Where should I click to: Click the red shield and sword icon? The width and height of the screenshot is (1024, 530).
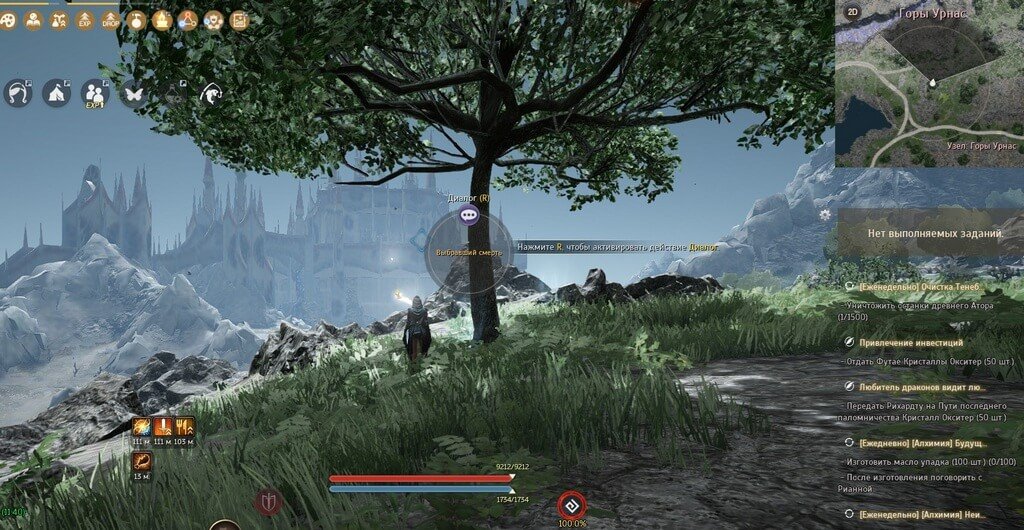[269, 502]
